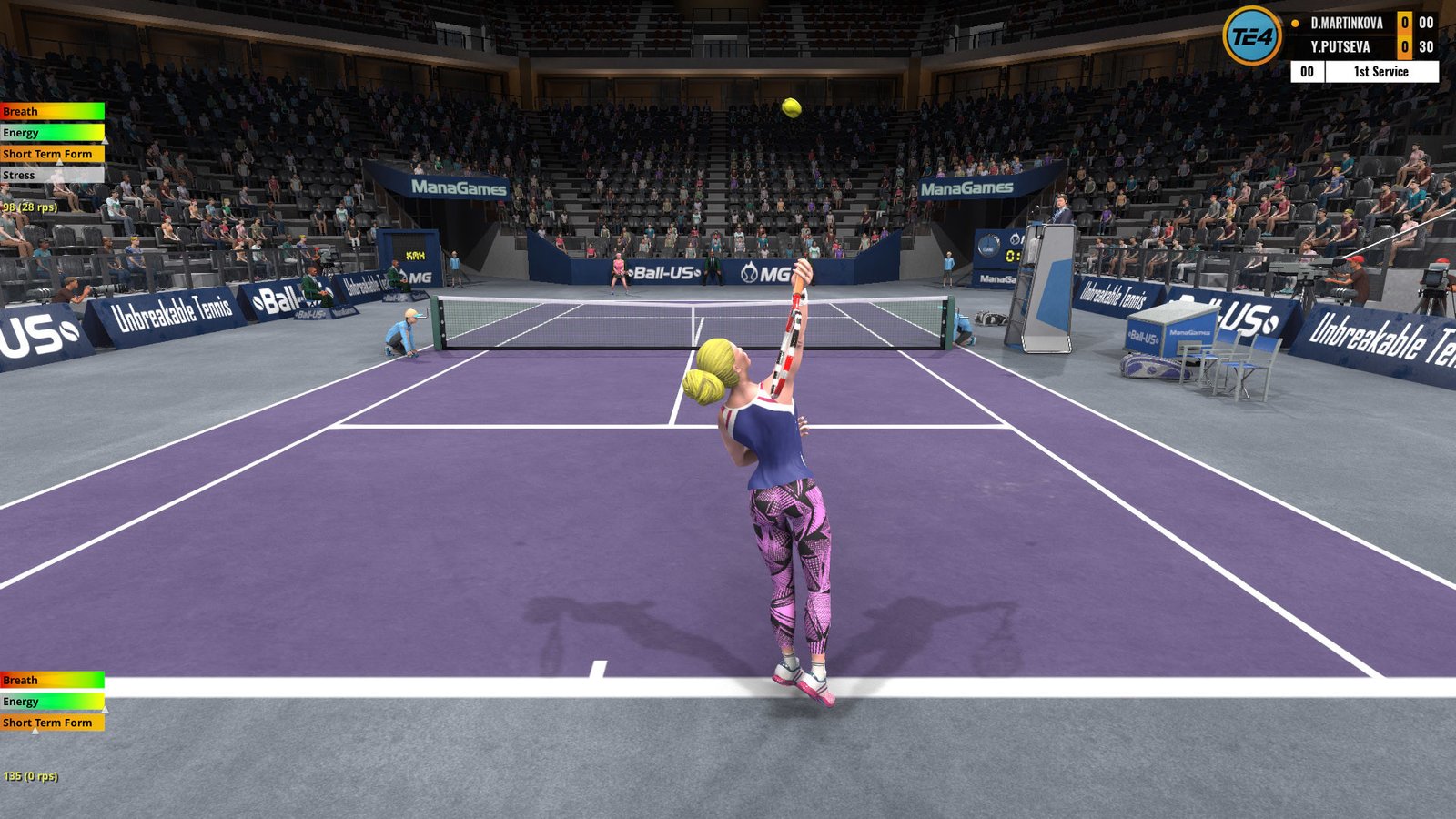
Task: Toggle the Energy bar triangle indicator
Action: tap(107, 139)
